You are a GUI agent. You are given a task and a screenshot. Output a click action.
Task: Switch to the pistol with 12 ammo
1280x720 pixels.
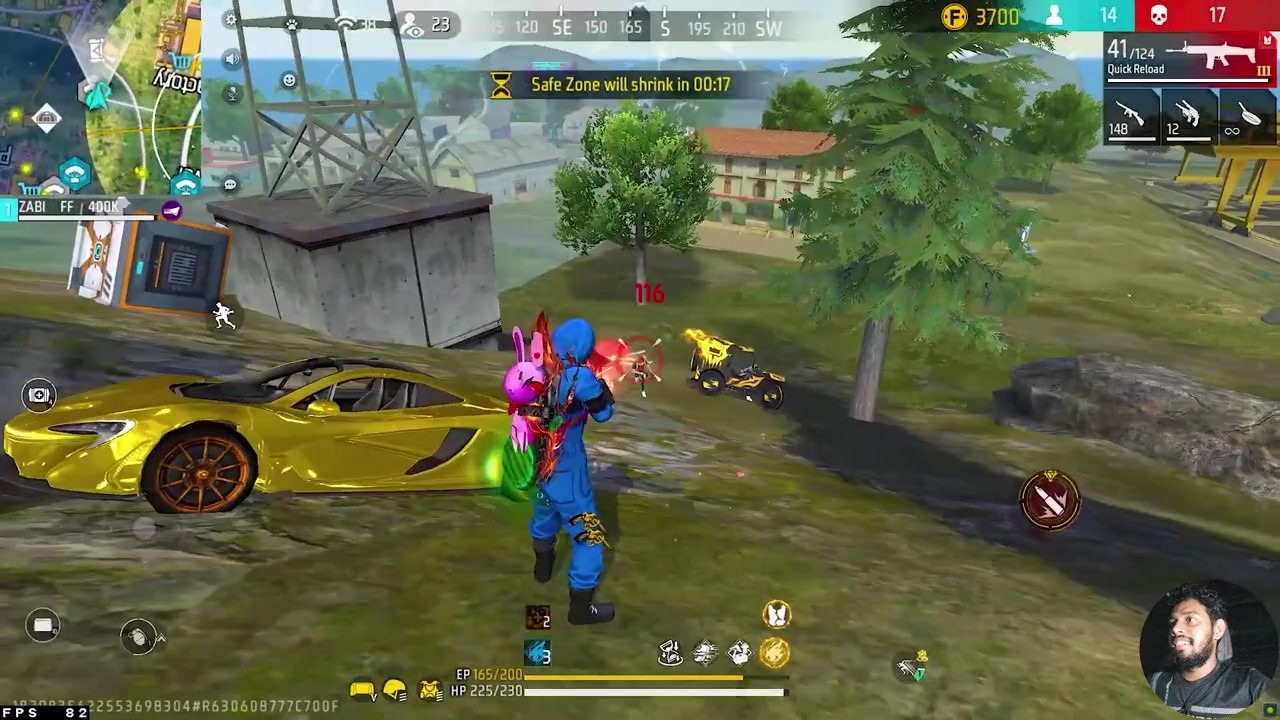1186,116
